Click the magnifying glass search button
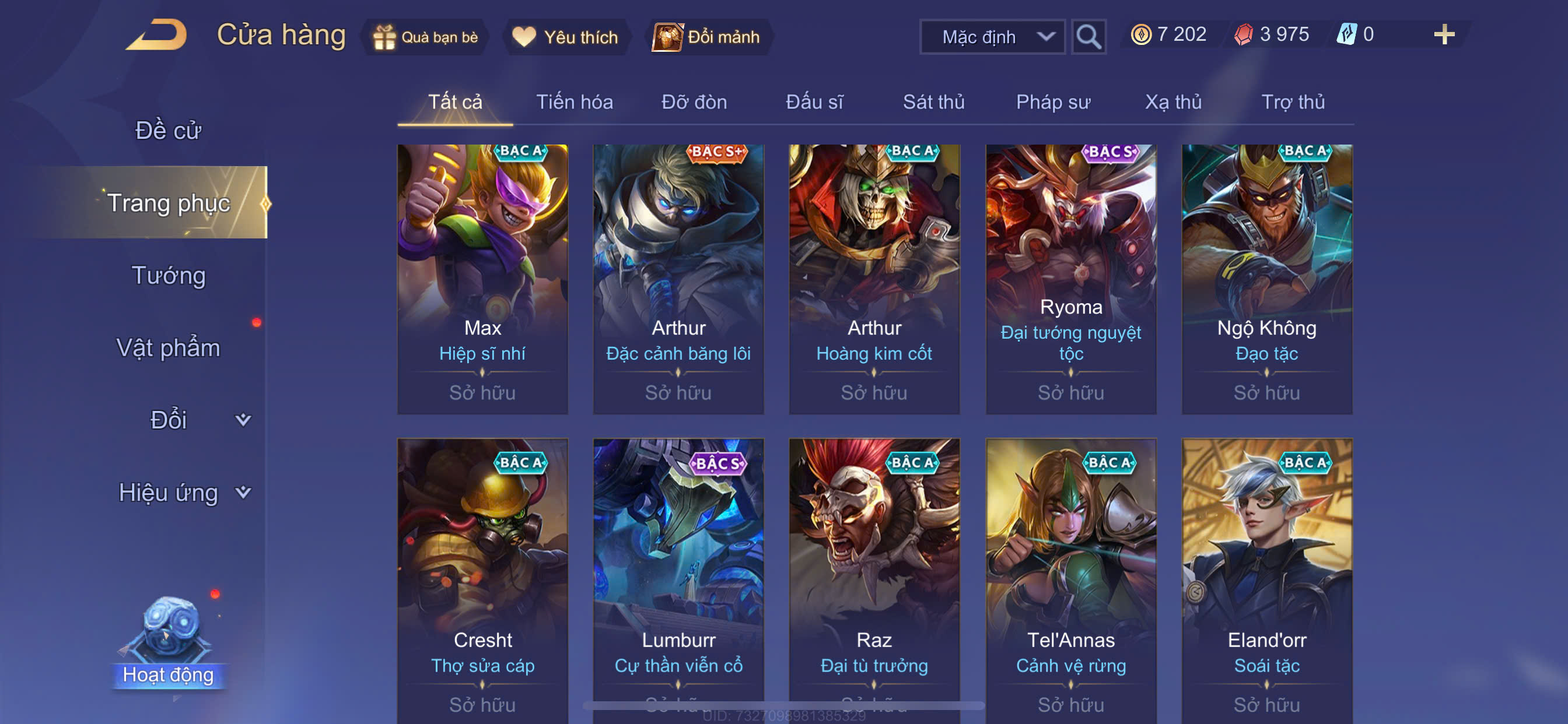 point(1088,37)
